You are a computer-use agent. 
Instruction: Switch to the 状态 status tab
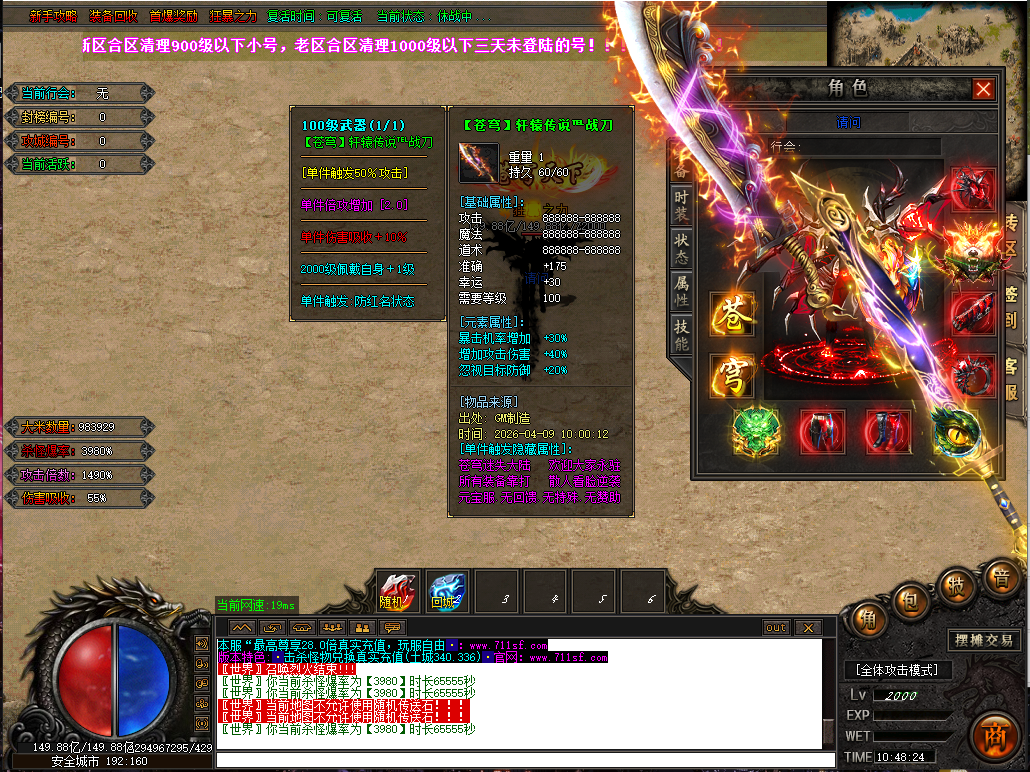681,248
